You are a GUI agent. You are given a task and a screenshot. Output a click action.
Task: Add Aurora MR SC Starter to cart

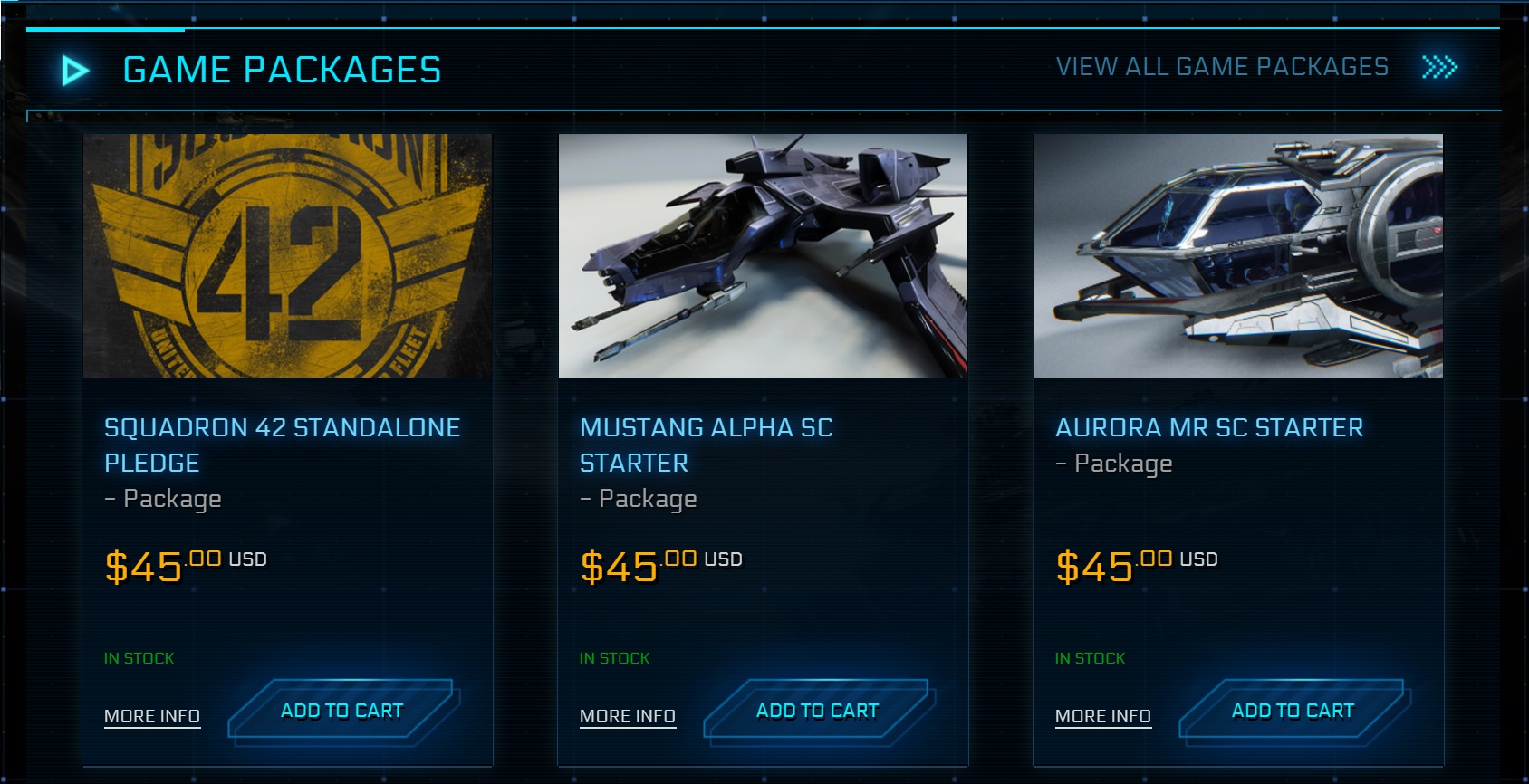(x=1292, y=711)
